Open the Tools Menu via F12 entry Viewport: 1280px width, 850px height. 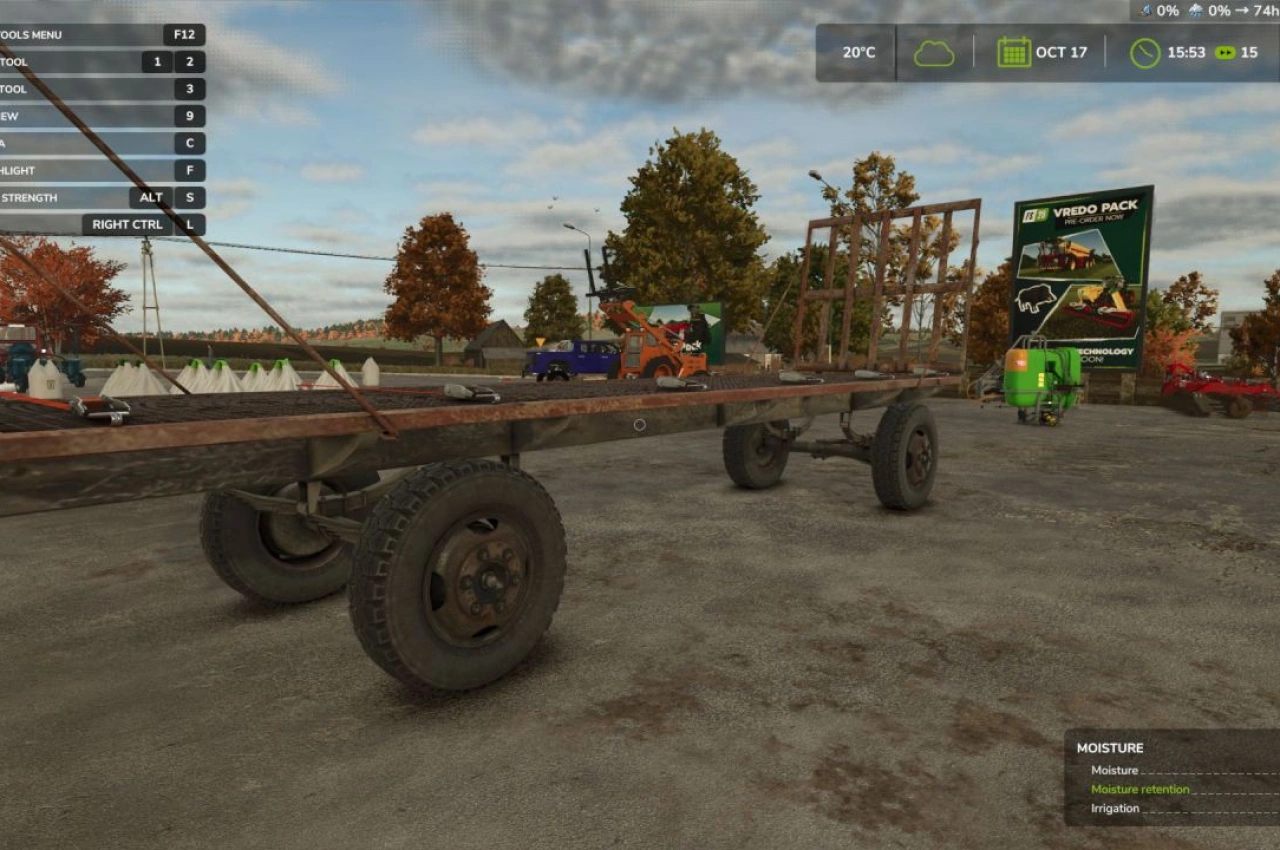183,34
